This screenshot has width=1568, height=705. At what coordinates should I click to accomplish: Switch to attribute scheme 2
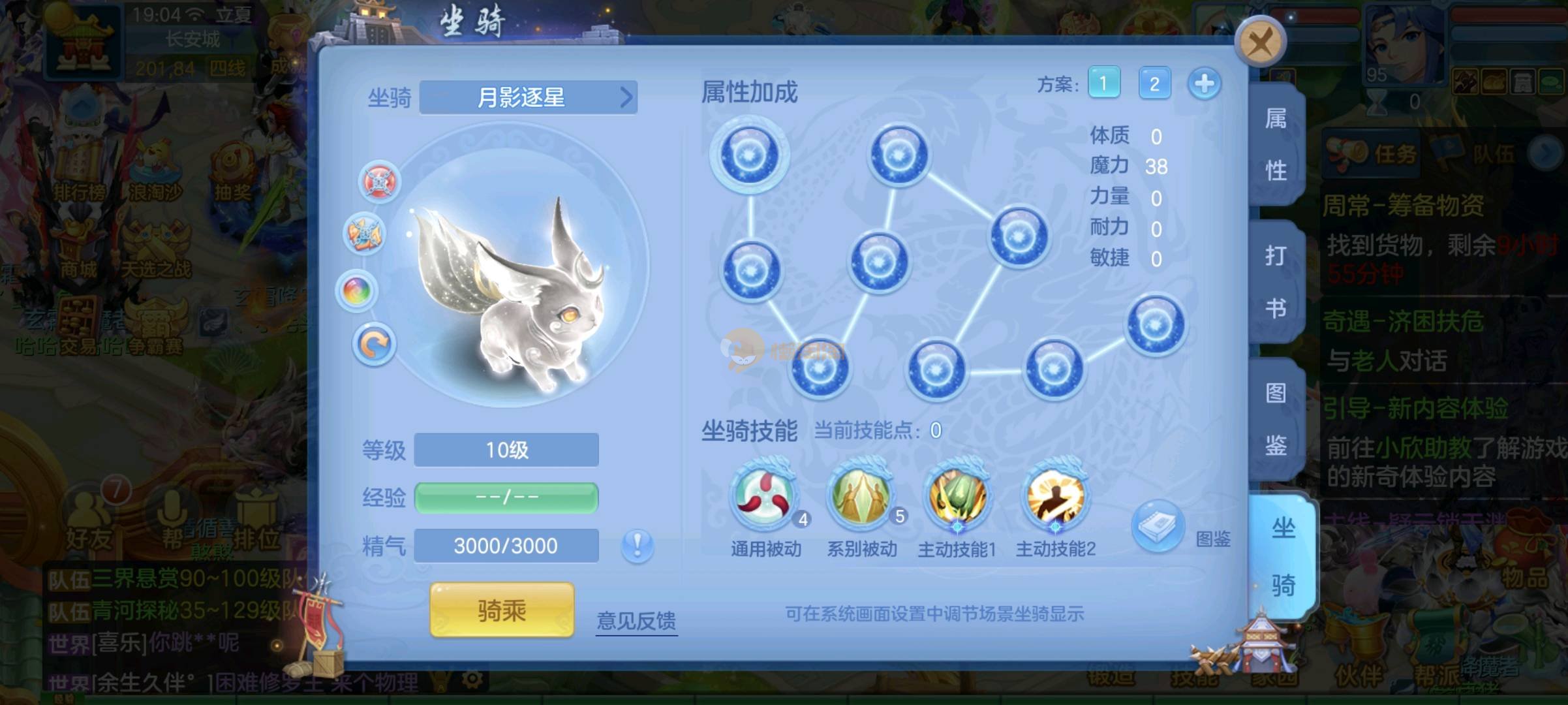click(1154, 84)
